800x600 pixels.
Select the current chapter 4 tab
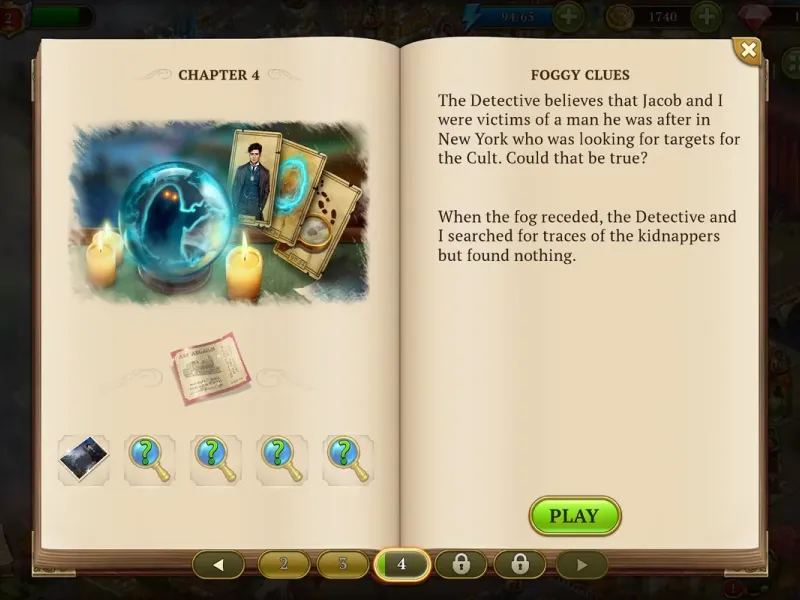pyautogui.click(x=402, y=564)
